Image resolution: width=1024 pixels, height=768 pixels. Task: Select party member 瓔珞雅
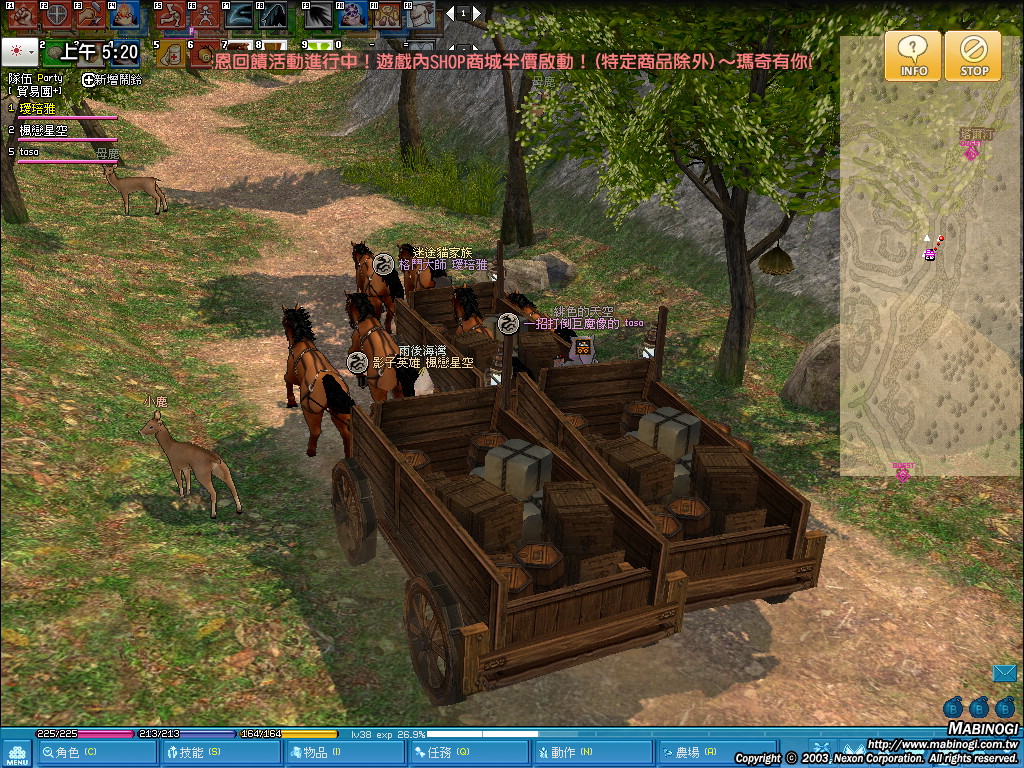tap(38, 107)
